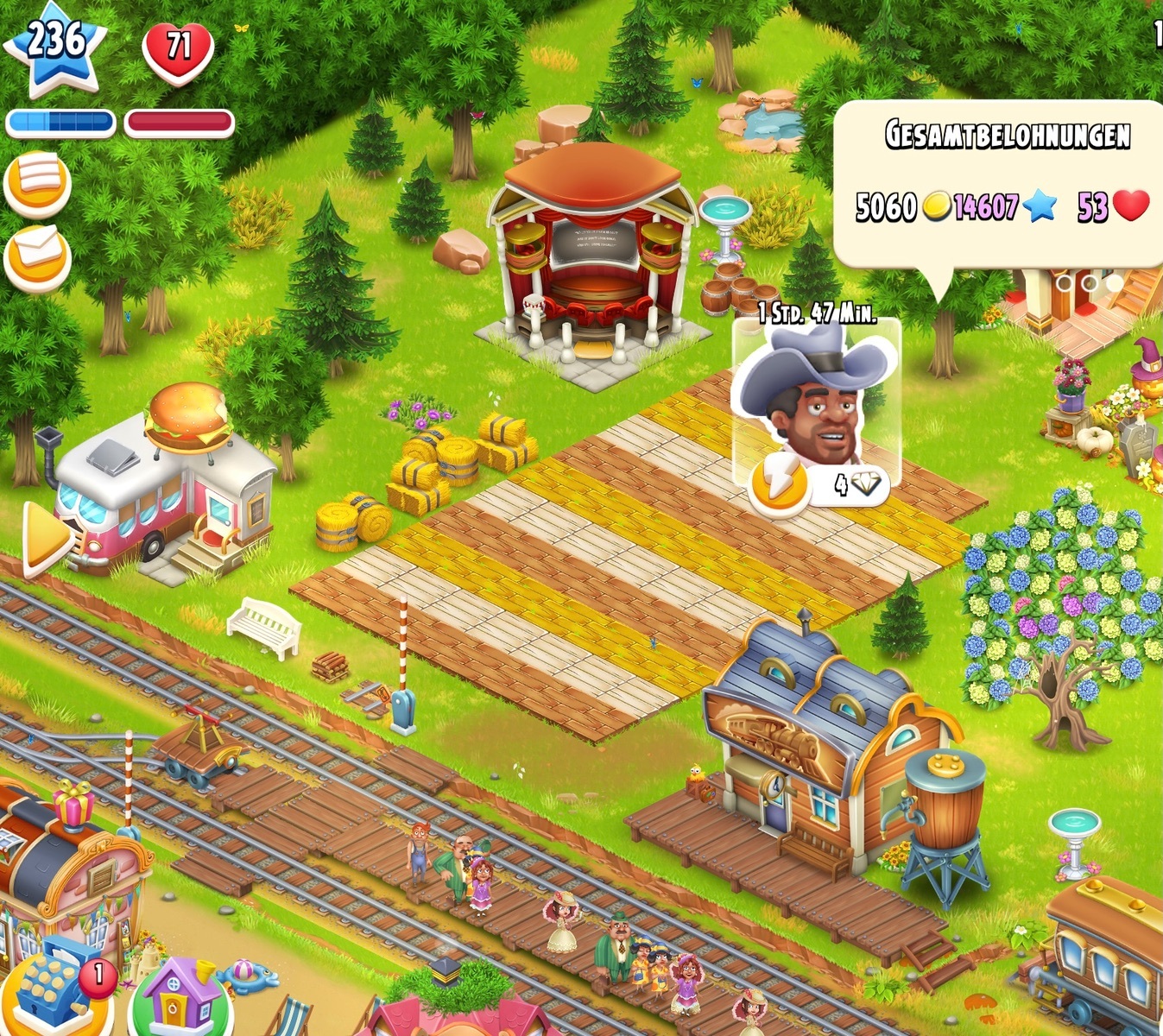Open the blue cash register button
Screen dimensions: 1163x1036
pos(54,989)
